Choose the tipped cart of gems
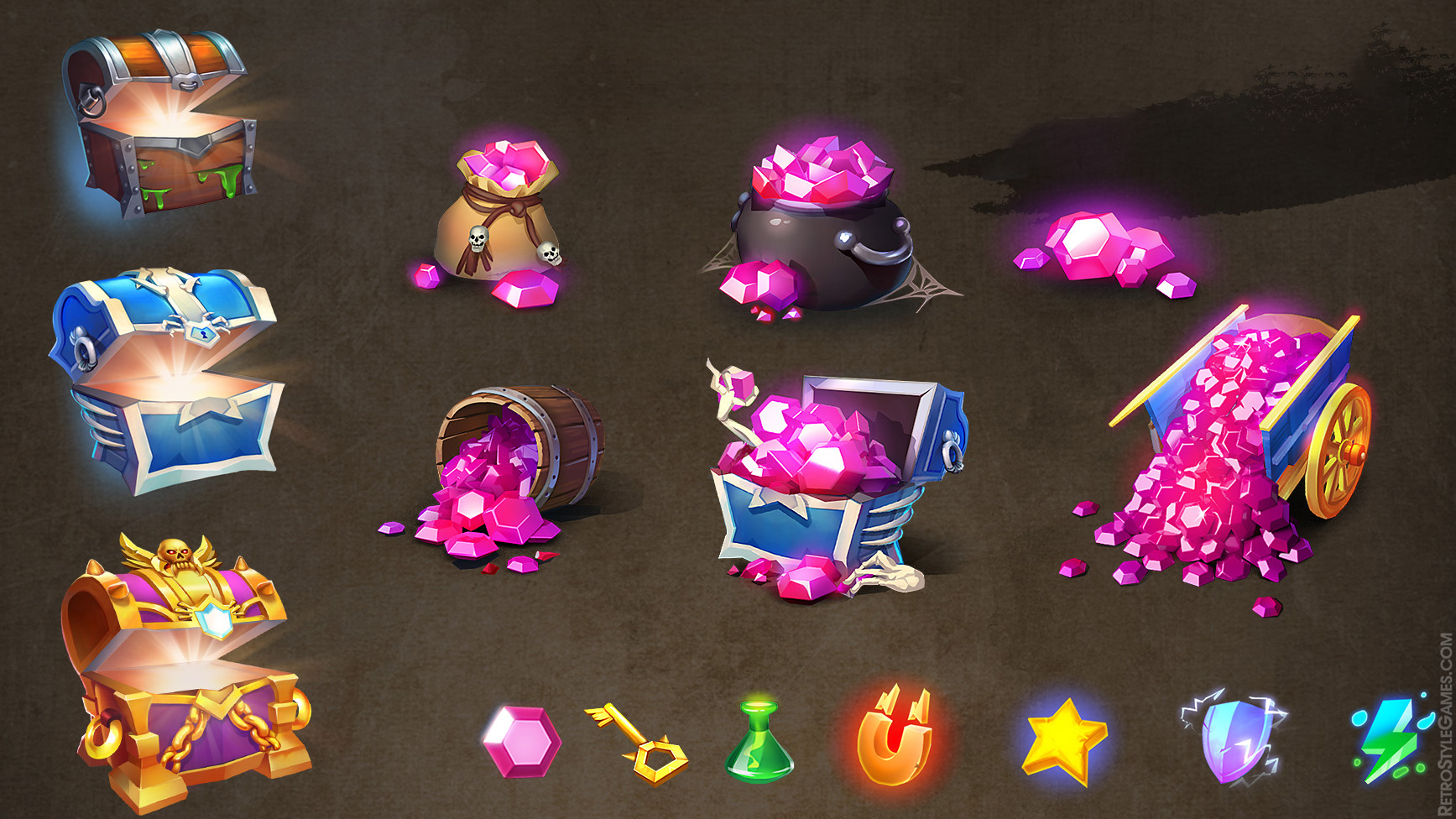1456x819 pixels. pyautogui.click(x=1234, y=453)
